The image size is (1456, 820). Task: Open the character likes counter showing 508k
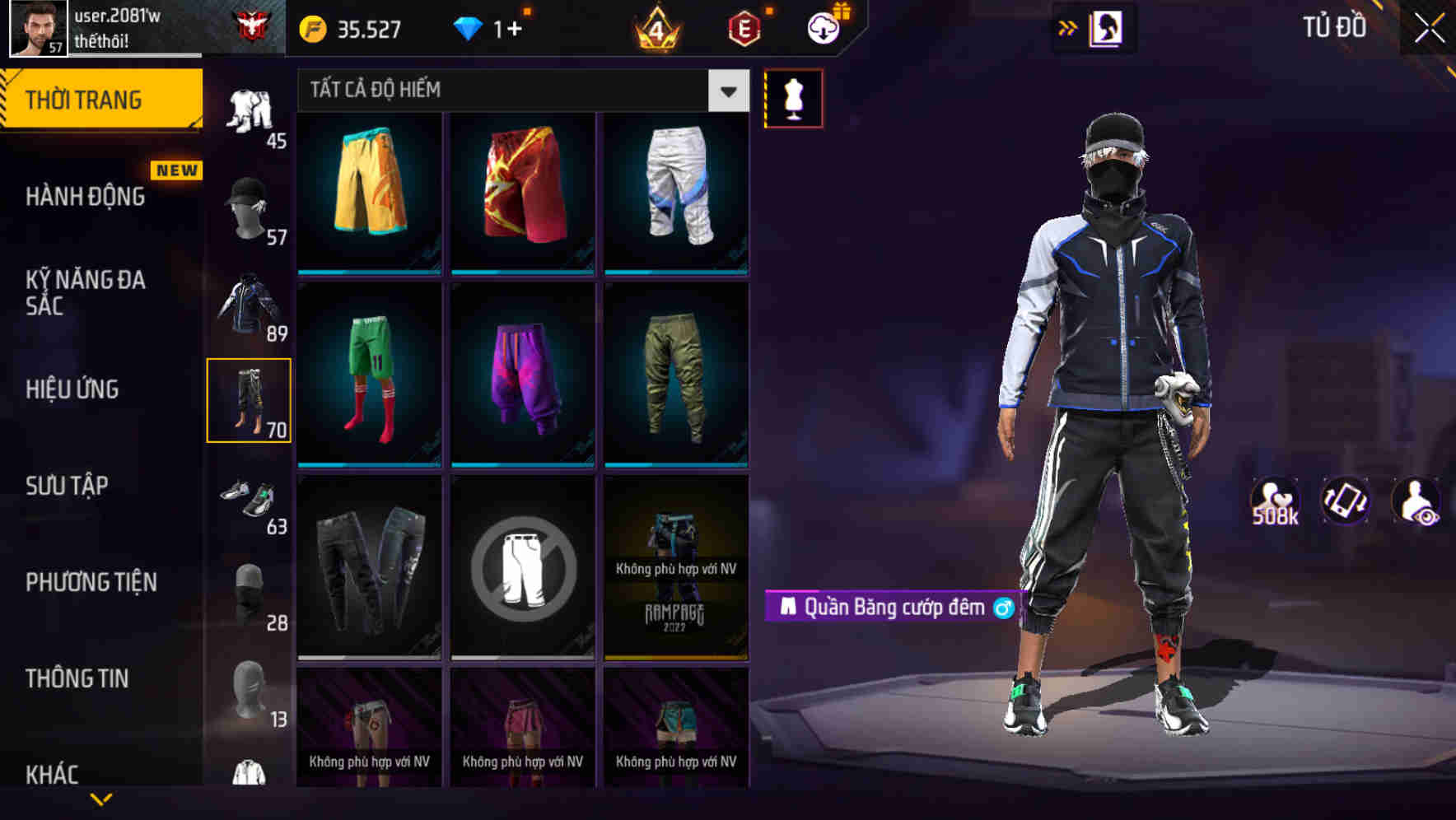point(1275,500)
